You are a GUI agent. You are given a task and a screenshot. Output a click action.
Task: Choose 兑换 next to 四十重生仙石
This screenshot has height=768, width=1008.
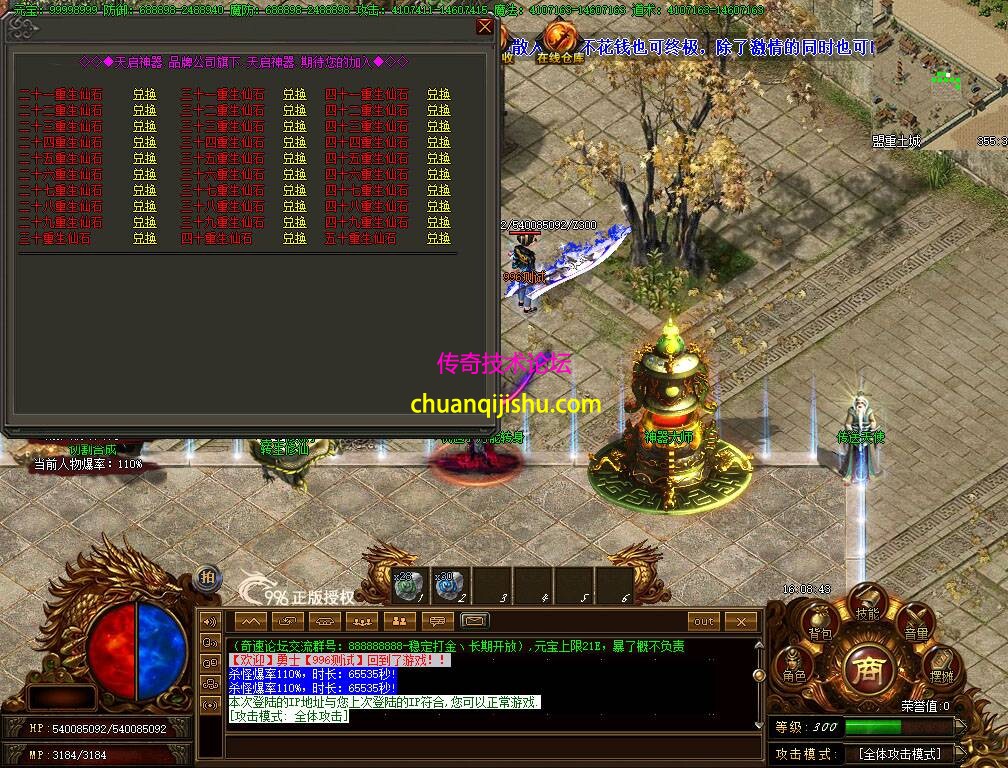point(294,239)
